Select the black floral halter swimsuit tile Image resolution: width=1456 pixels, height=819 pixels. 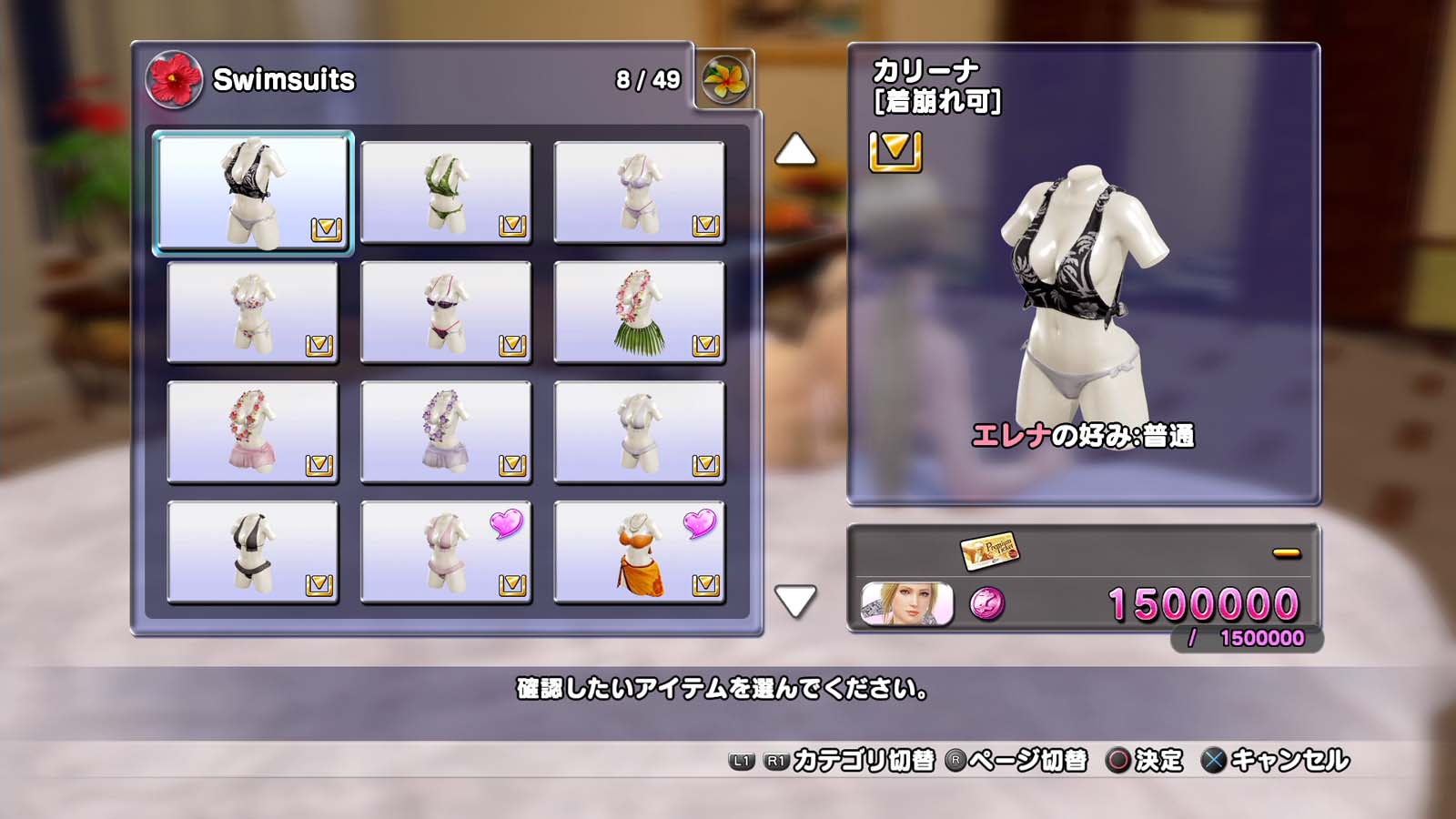253,192
